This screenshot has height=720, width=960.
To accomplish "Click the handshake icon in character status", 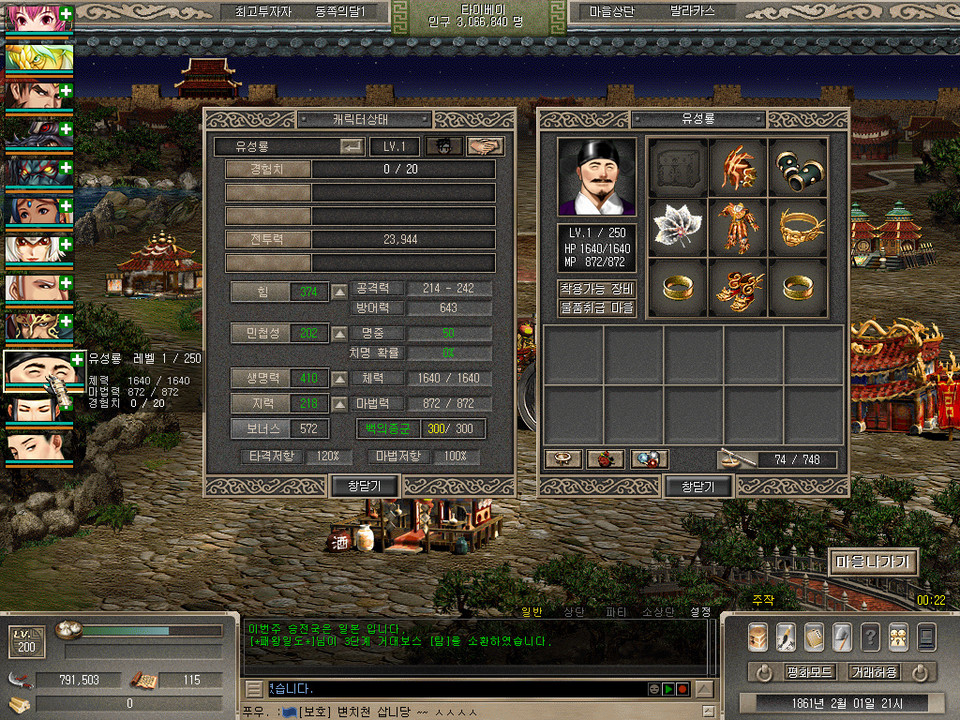I will click(485, 146).
